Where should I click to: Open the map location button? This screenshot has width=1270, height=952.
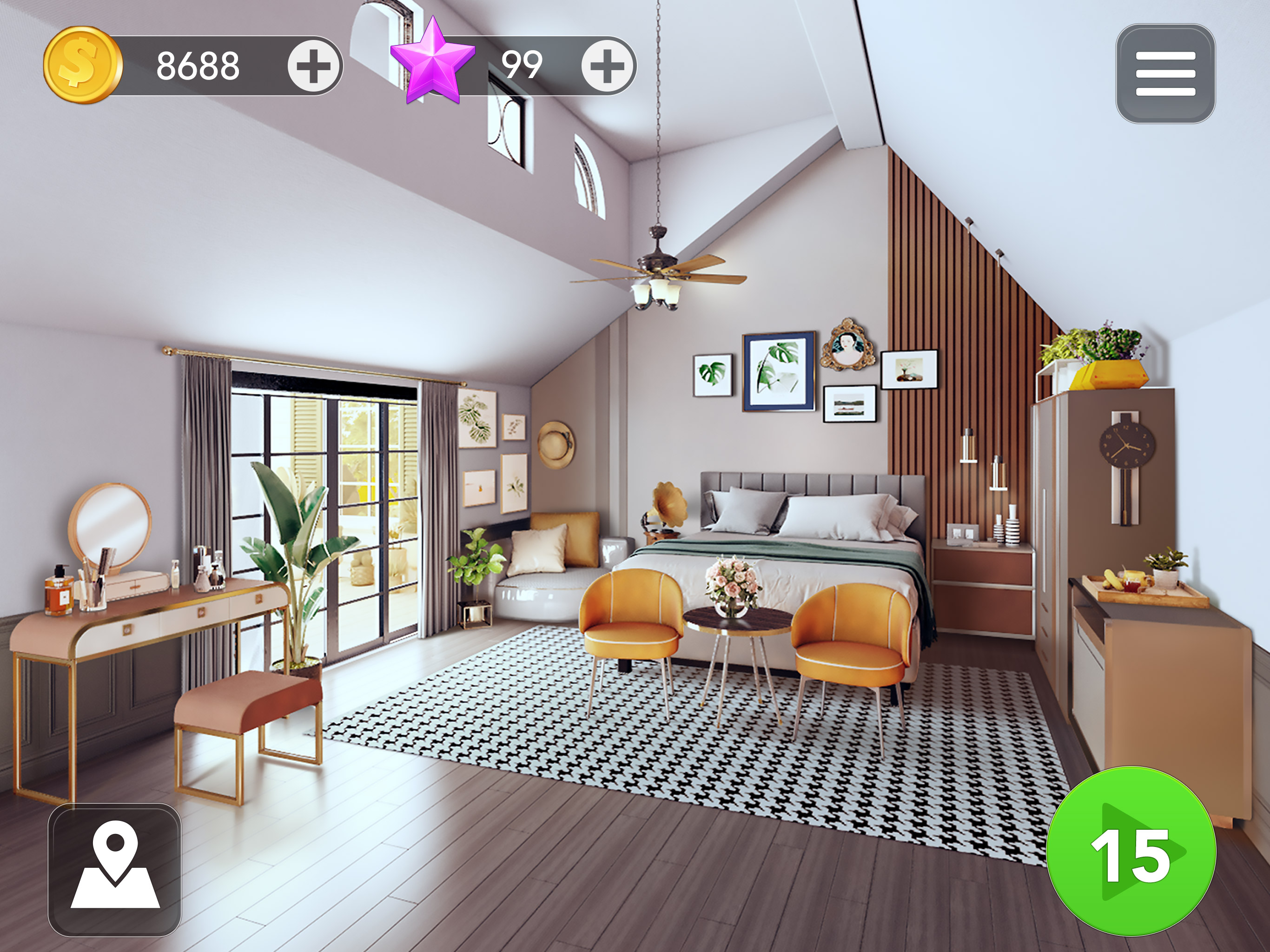(x=115, y=869)
